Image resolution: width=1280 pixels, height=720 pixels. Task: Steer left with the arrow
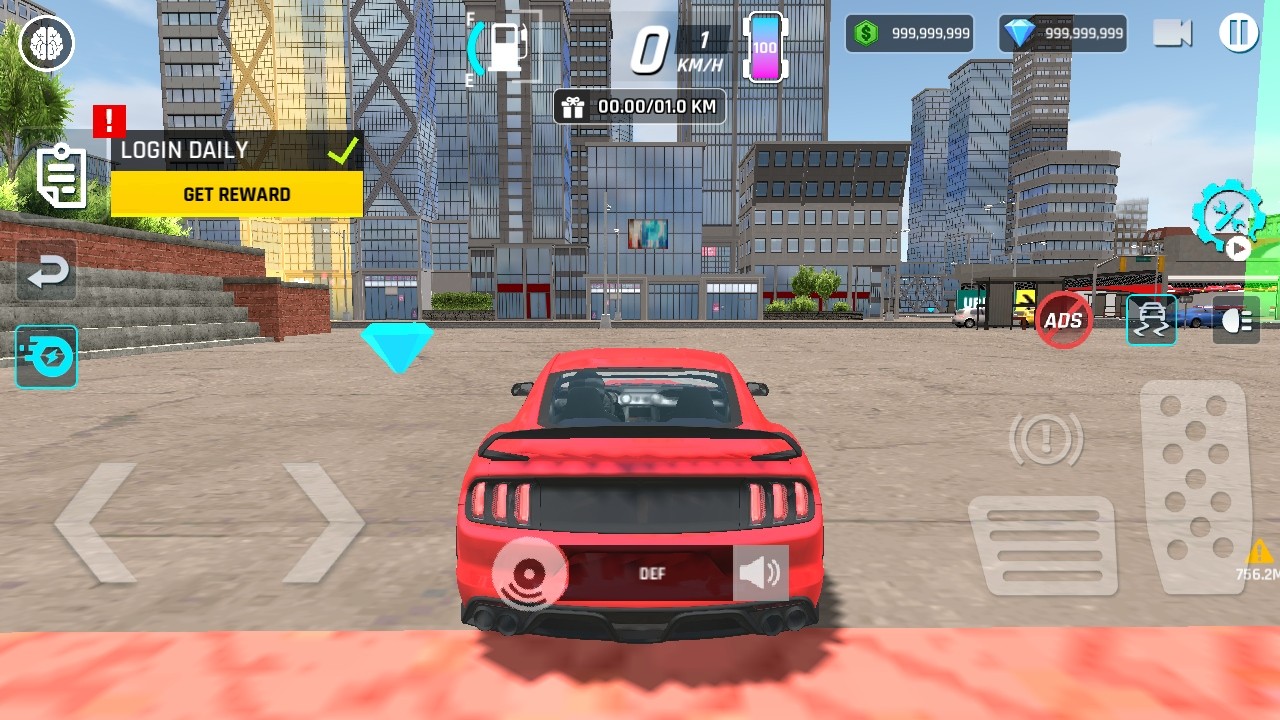coord(97,522)
